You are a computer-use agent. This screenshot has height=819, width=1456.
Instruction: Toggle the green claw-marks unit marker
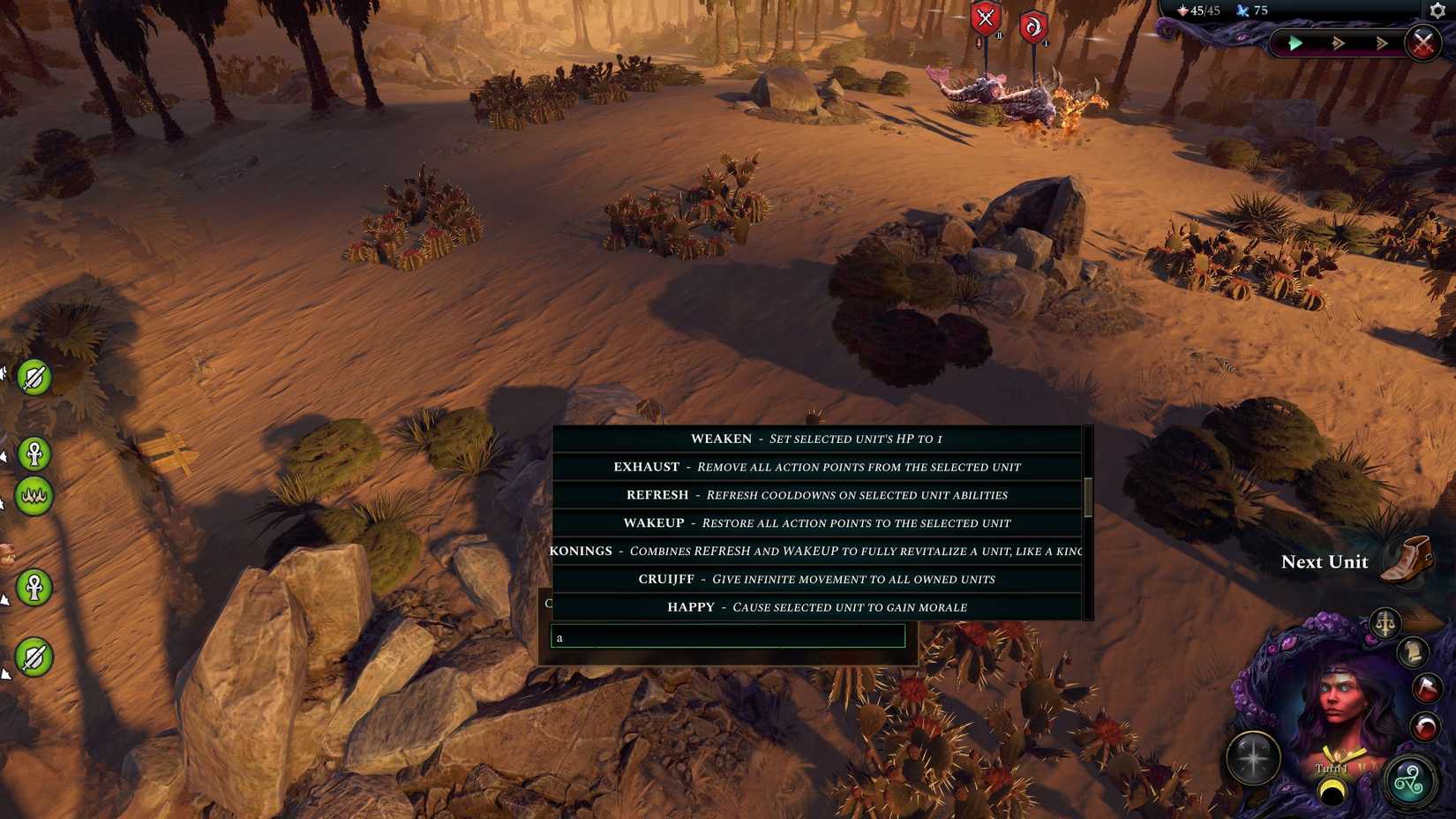[34, 496]
